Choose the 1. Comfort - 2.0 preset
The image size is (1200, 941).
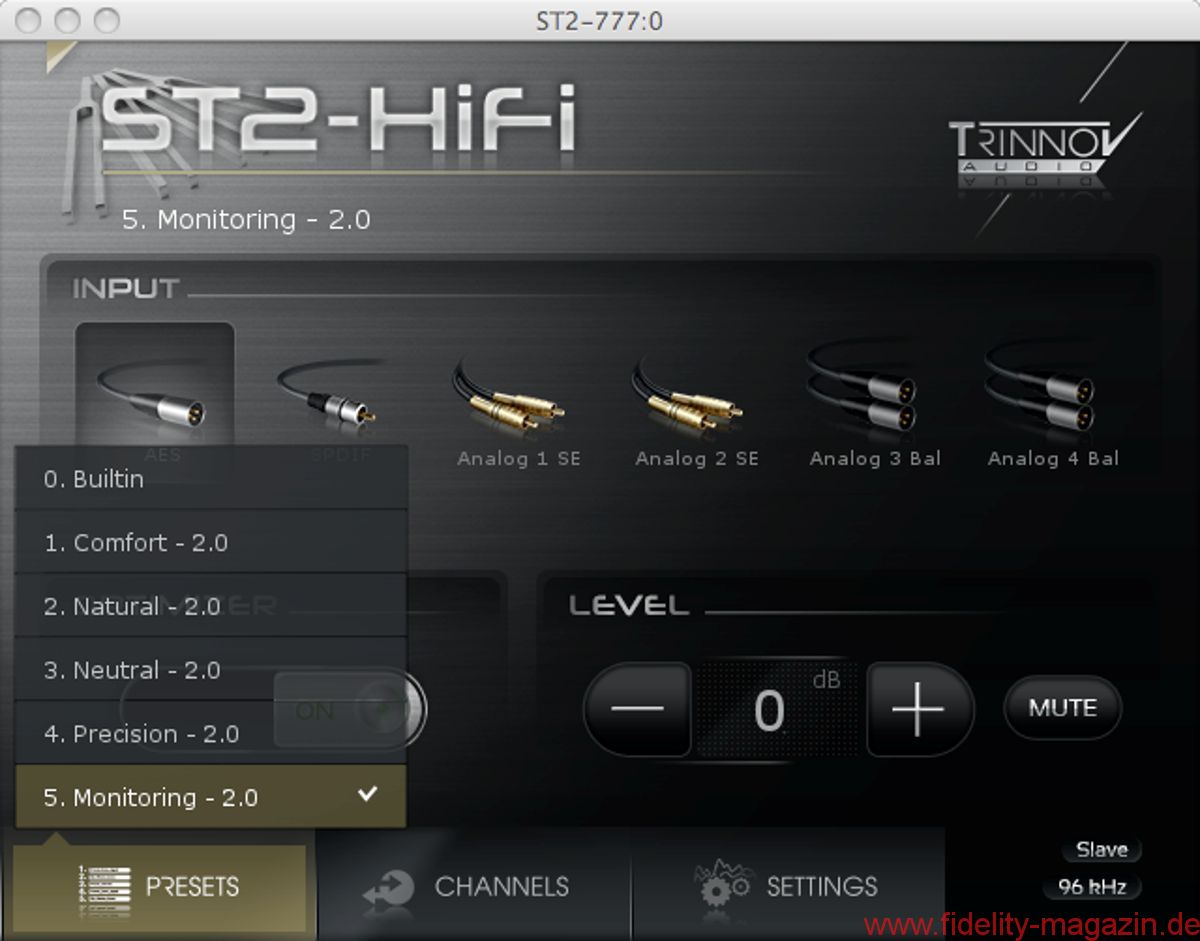click(210, 543)
